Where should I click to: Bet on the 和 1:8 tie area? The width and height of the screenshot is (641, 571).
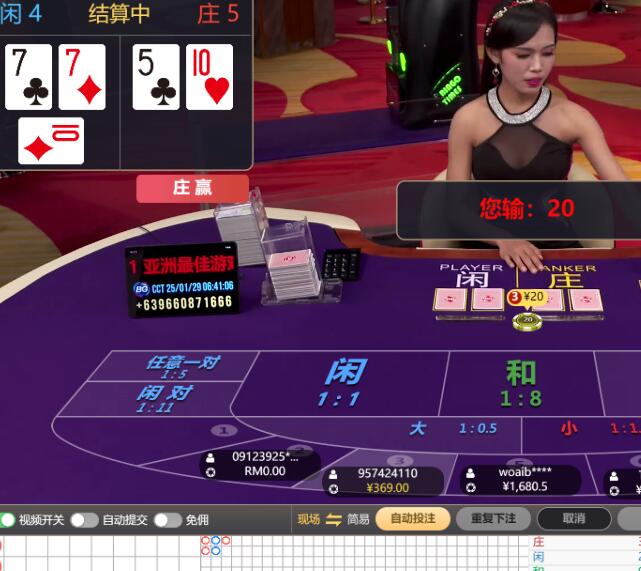pyautogui.click(x=520, y=383)
